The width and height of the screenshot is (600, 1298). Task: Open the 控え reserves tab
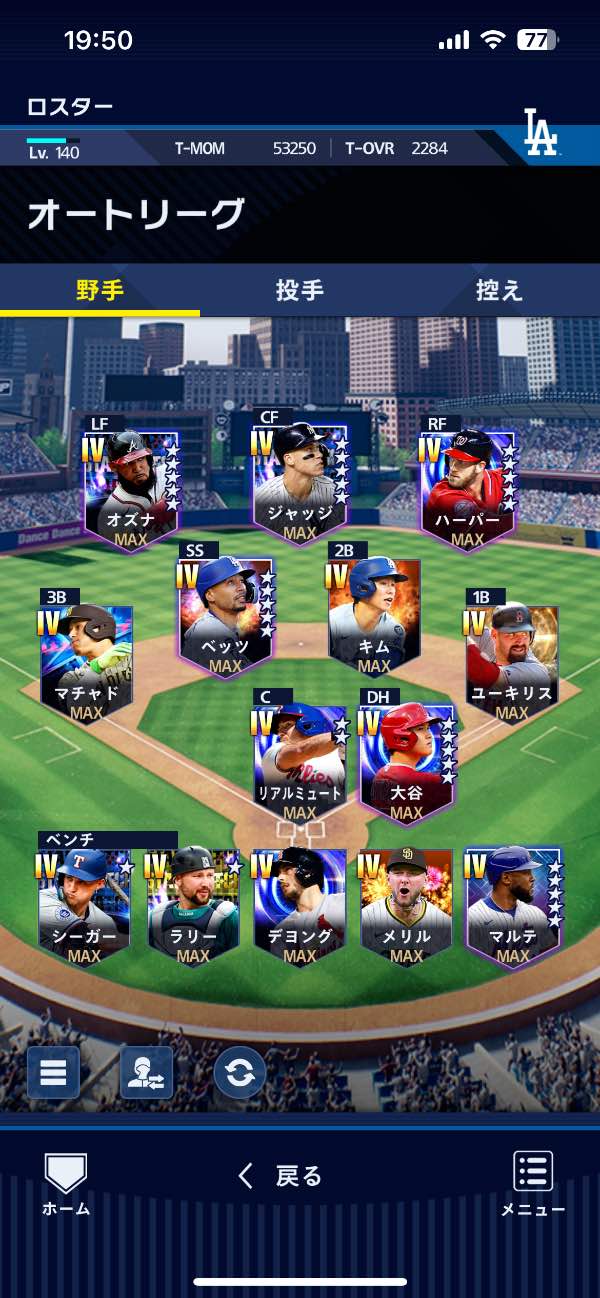499,290
